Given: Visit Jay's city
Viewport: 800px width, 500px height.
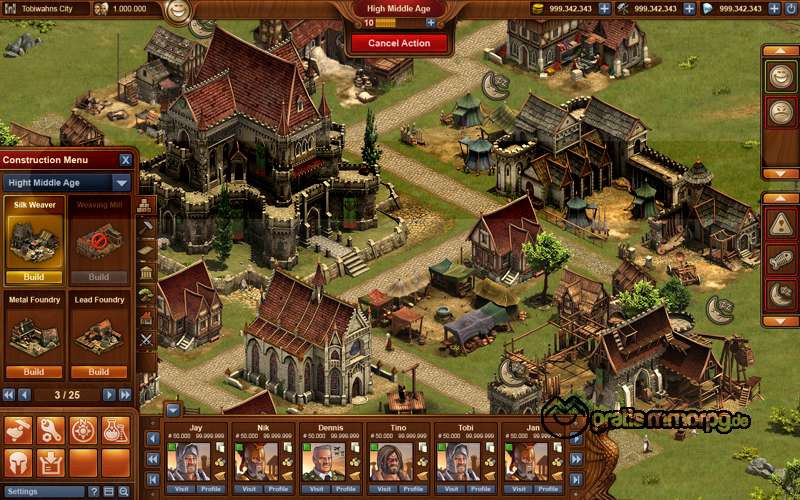Looking at the screenshot, I should tap(182, 489).
